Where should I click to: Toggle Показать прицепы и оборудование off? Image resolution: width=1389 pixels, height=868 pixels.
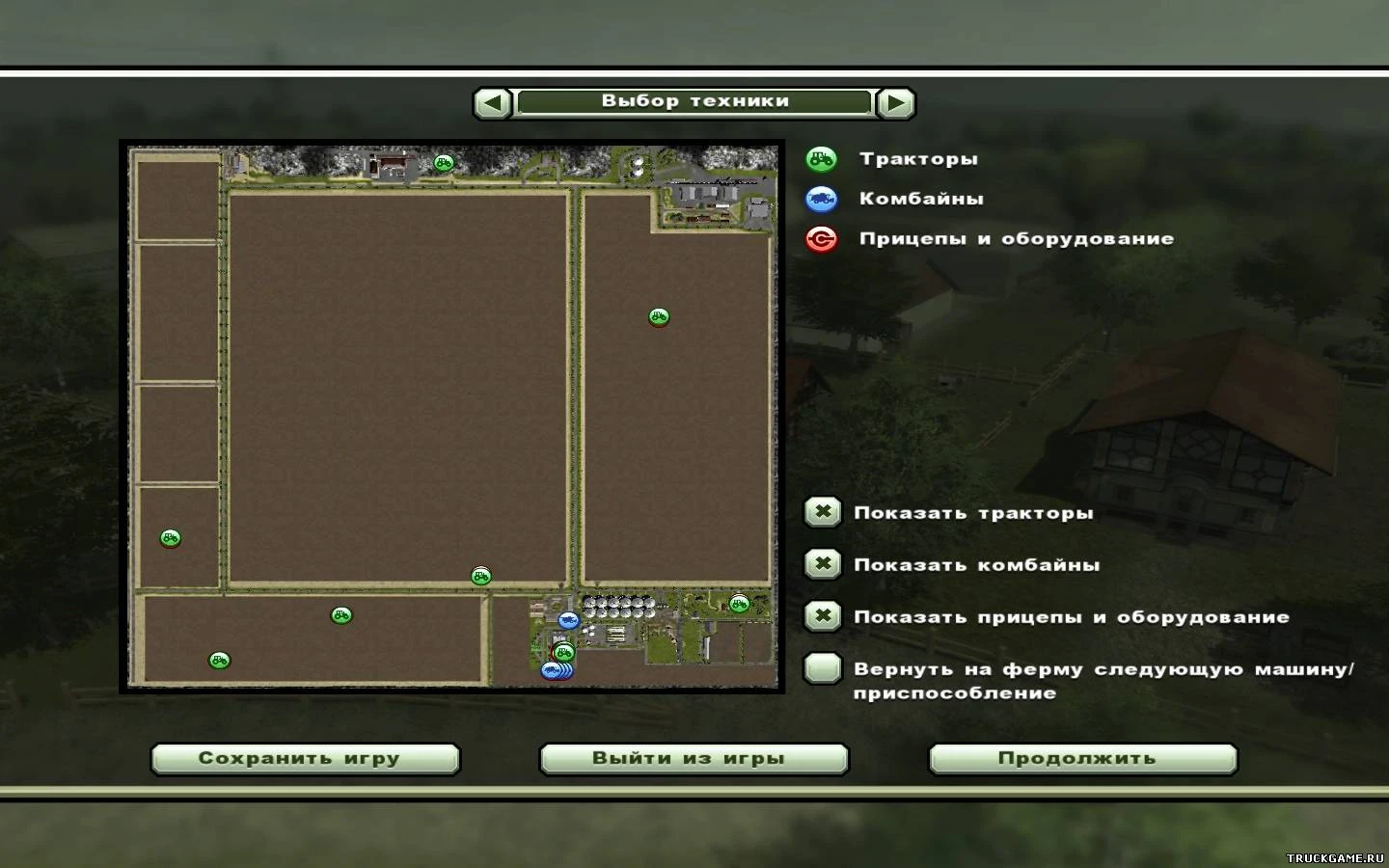click(822, 616)
